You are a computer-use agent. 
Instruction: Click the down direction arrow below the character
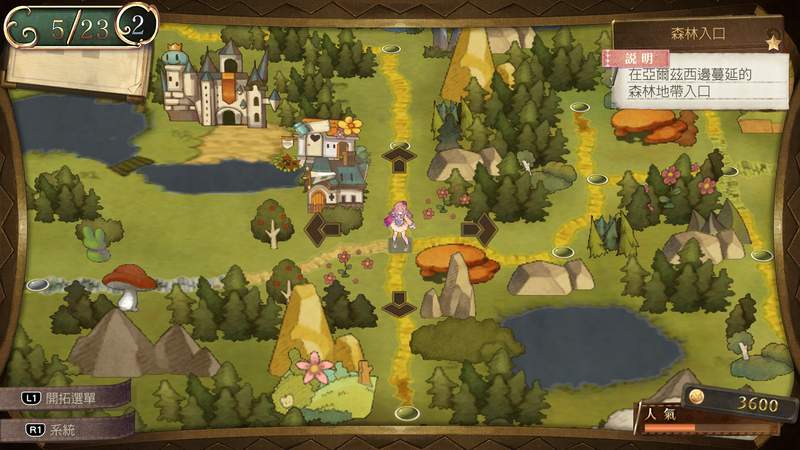coord(399,302)
